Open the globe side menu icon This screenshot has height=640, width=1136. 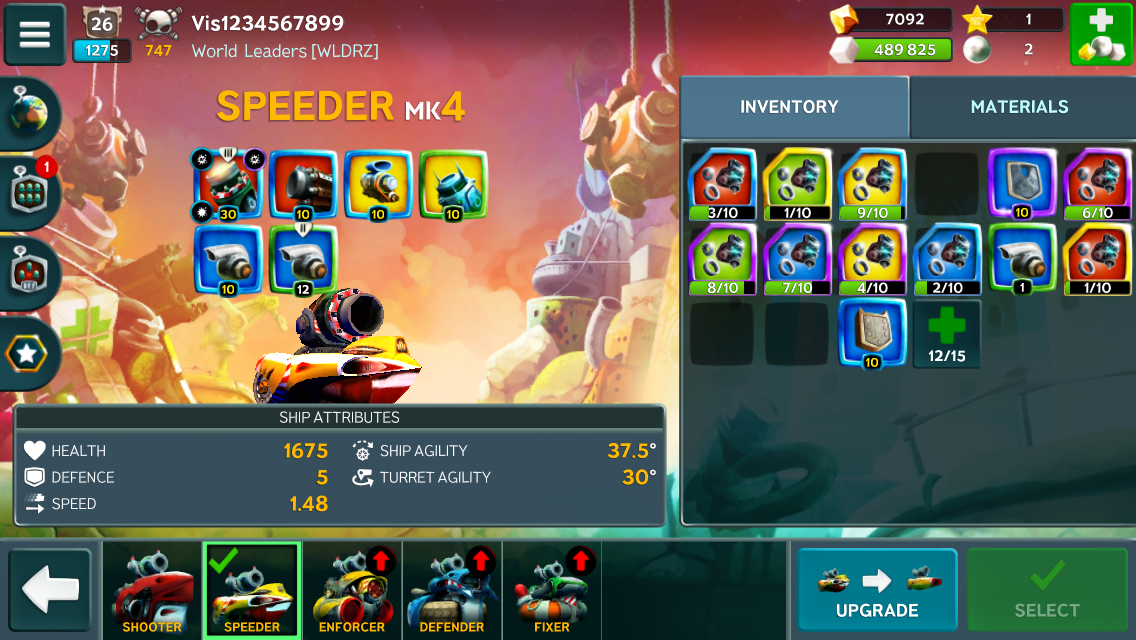[x=30, y=113]
